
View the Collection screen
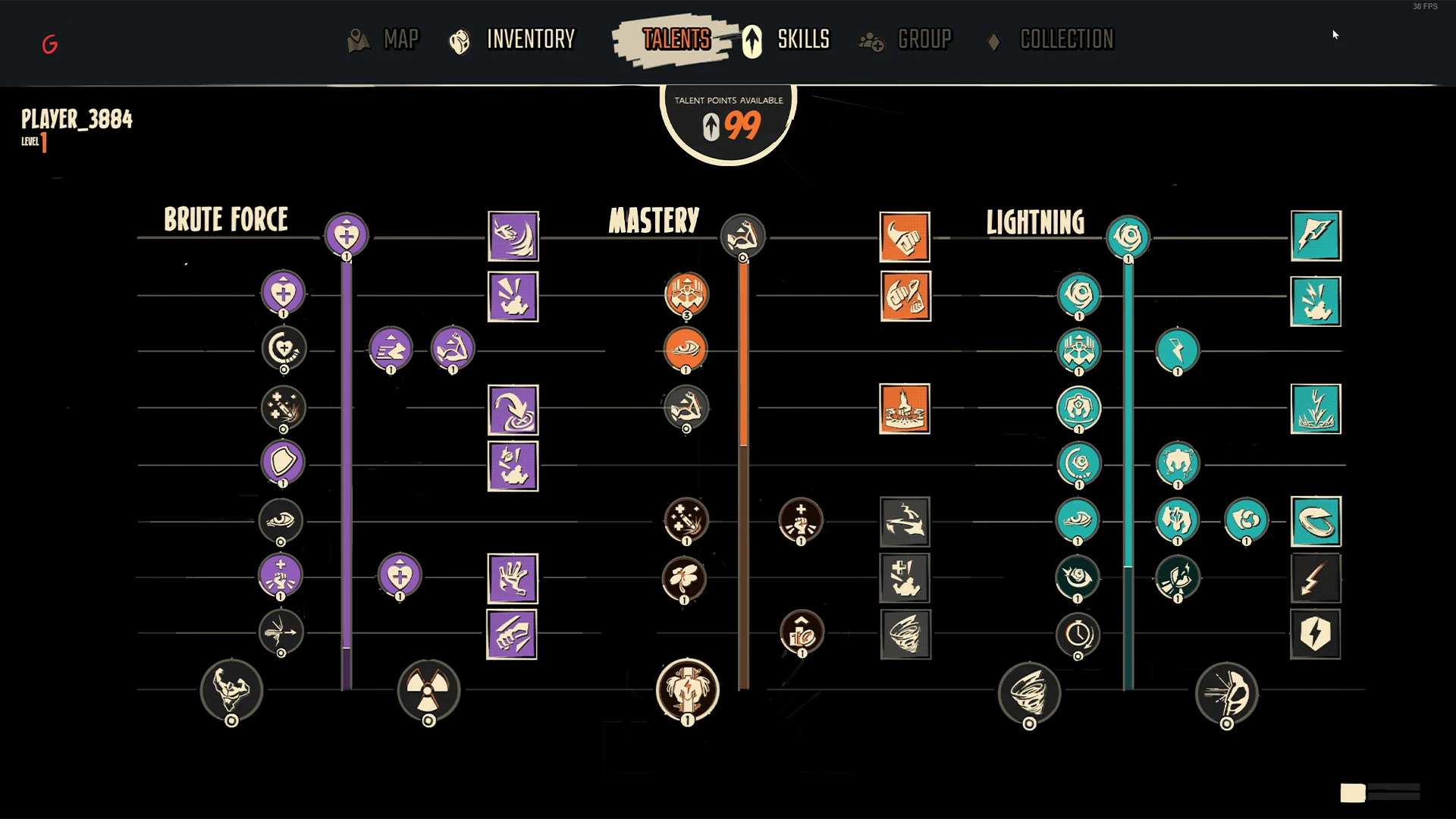tap(1066, 40)
